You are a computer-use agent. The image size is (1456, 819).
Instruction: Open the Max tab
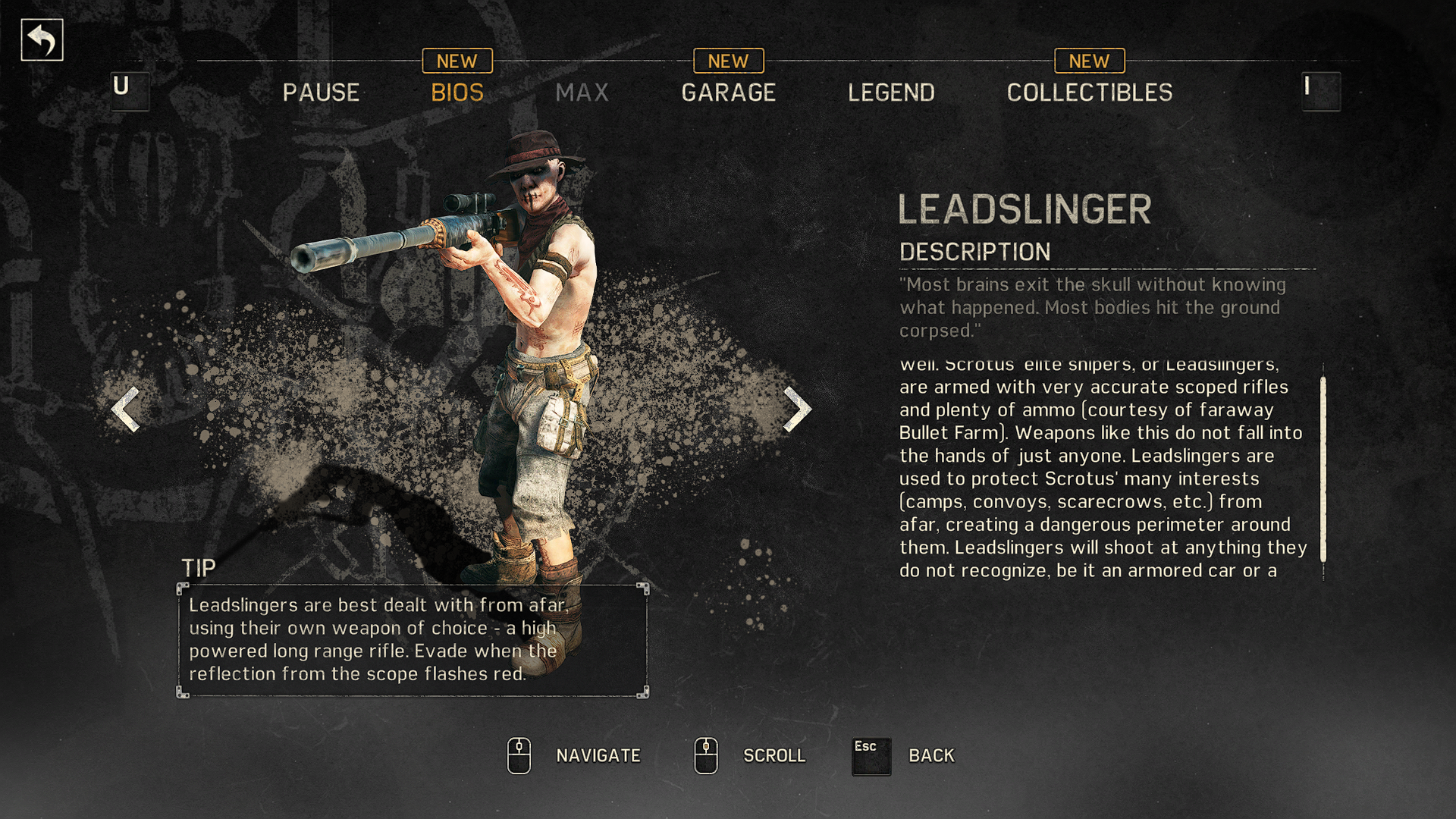pos(582,93)
